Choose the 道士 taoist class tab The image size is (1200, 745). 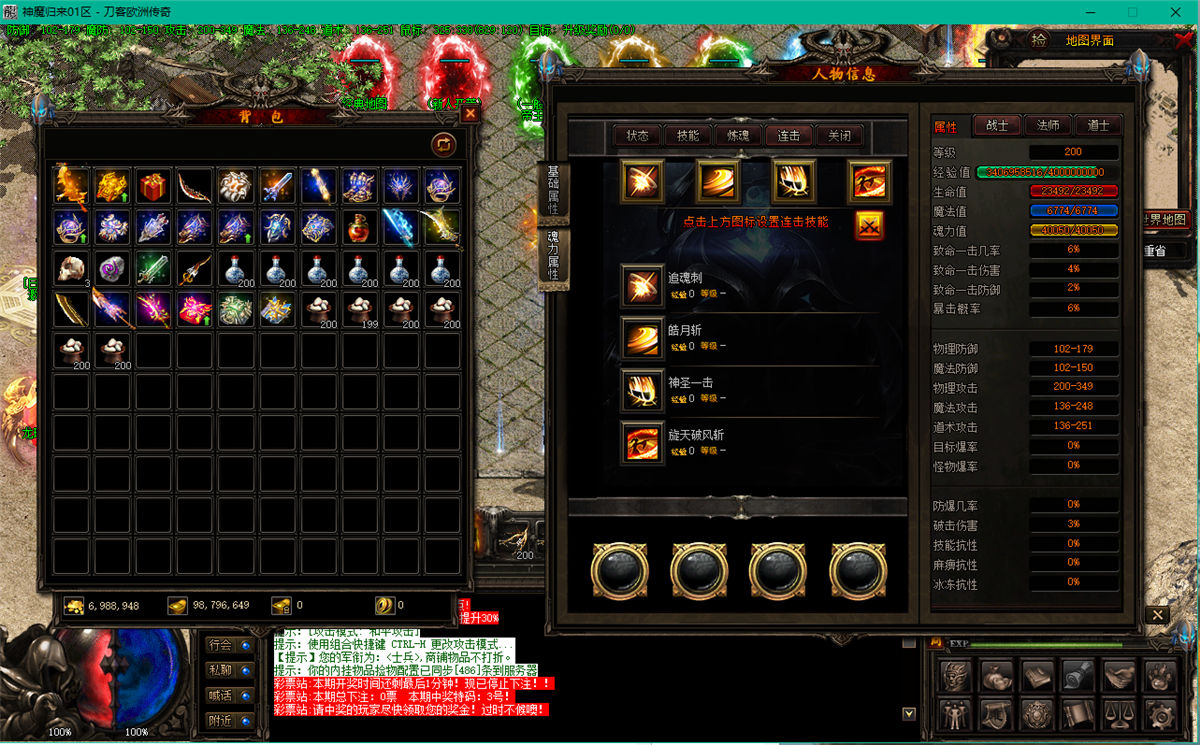tap(1097, 125)
